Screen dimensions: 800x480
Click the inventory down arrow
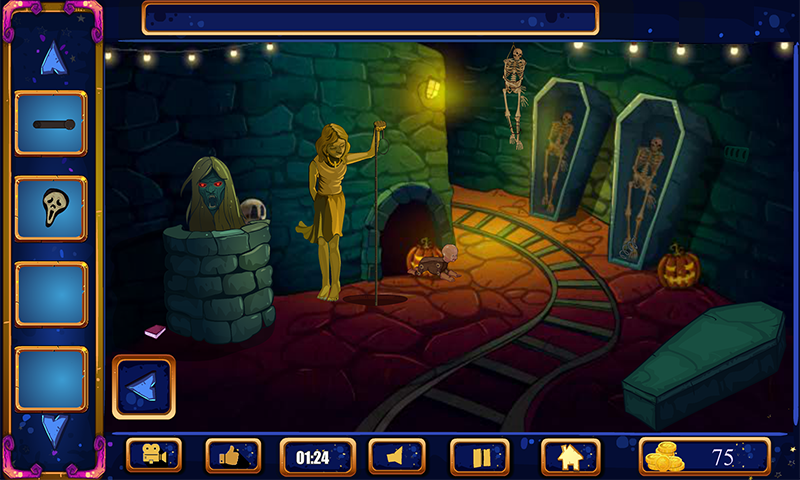[53, 429]
